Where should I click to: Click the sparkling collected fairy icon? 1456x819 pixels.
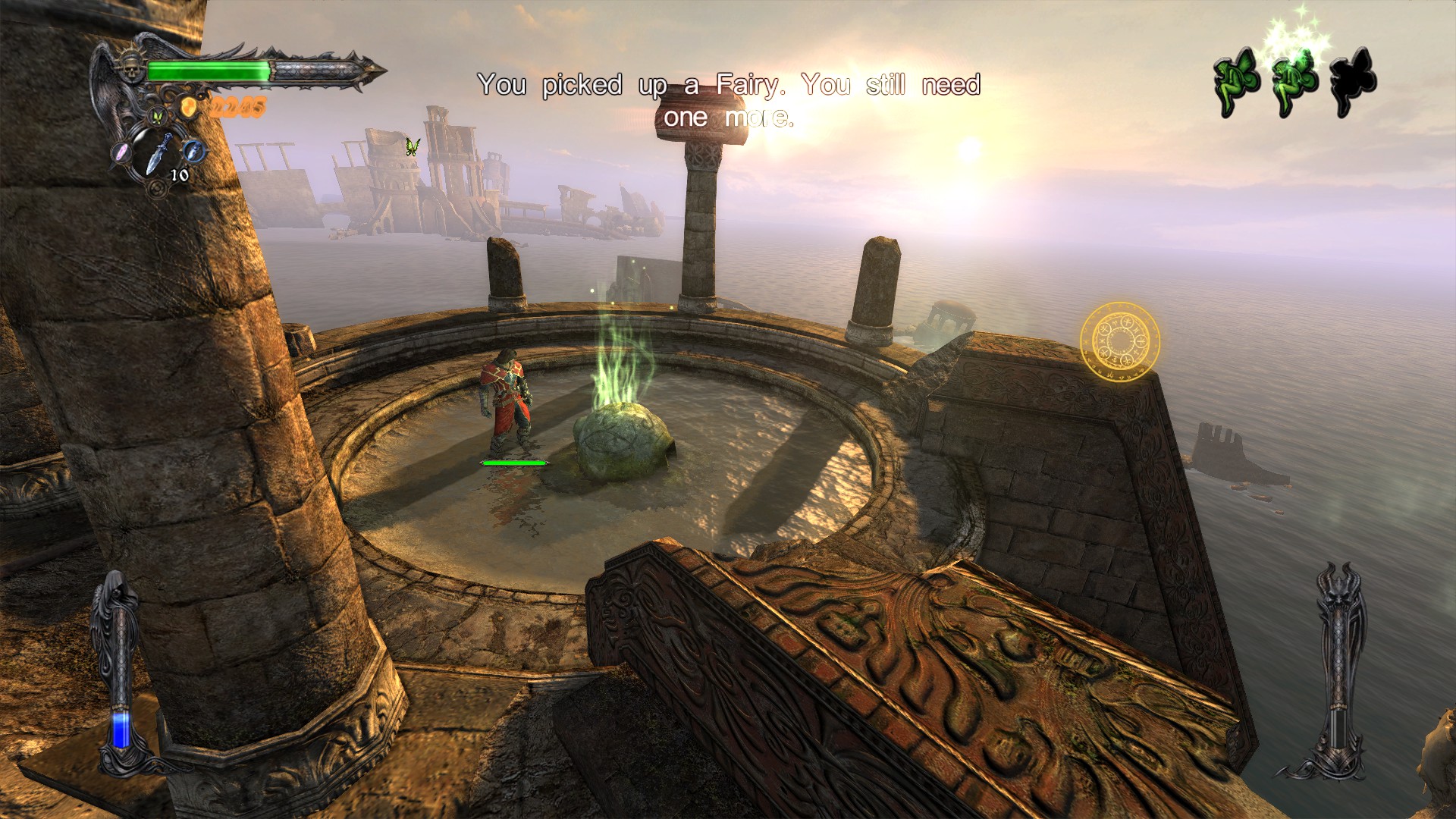click(x=1294, y=82)
